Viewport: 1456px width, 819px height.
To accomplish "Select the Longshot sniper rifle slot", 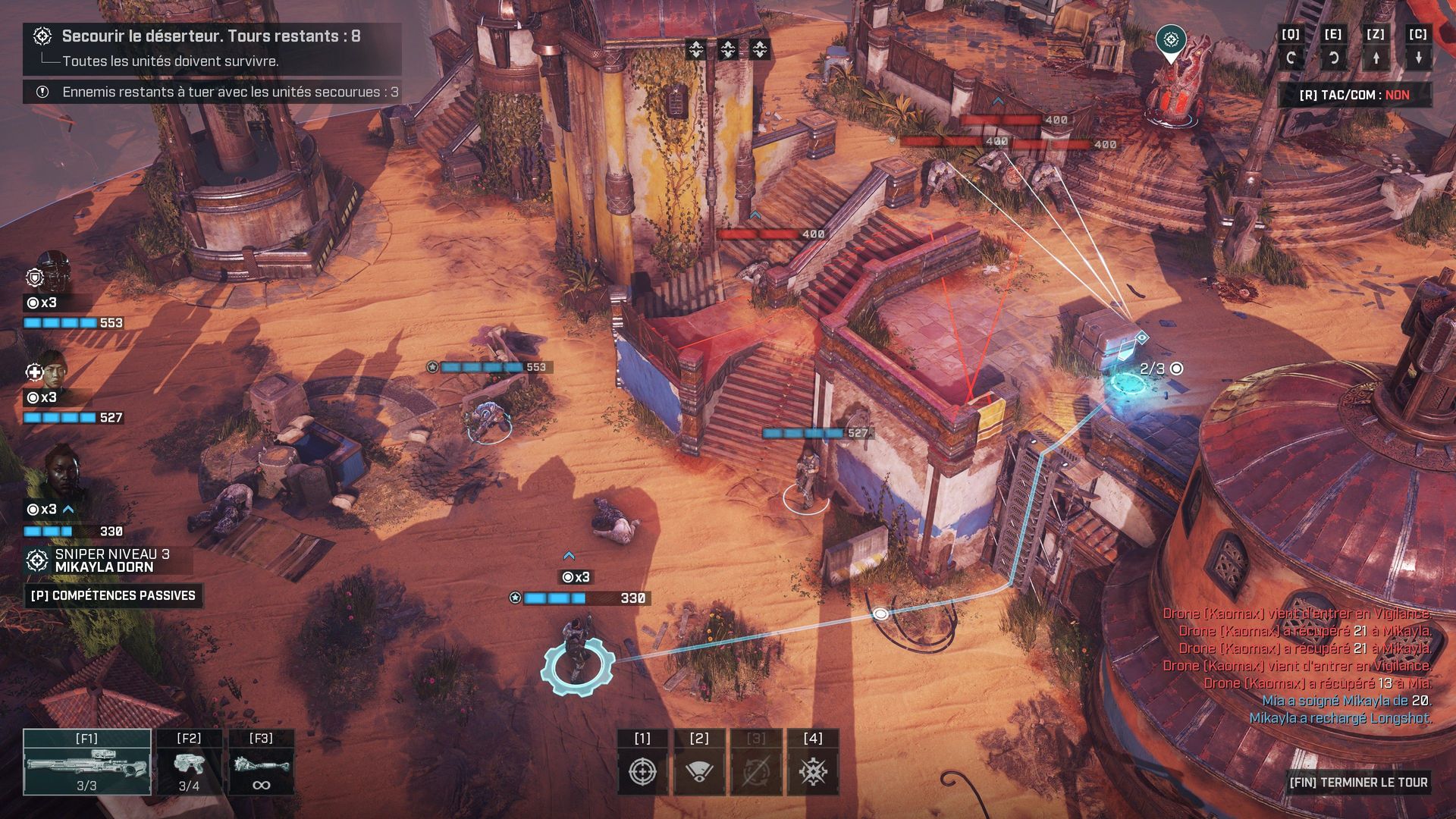I will [87, 762].
